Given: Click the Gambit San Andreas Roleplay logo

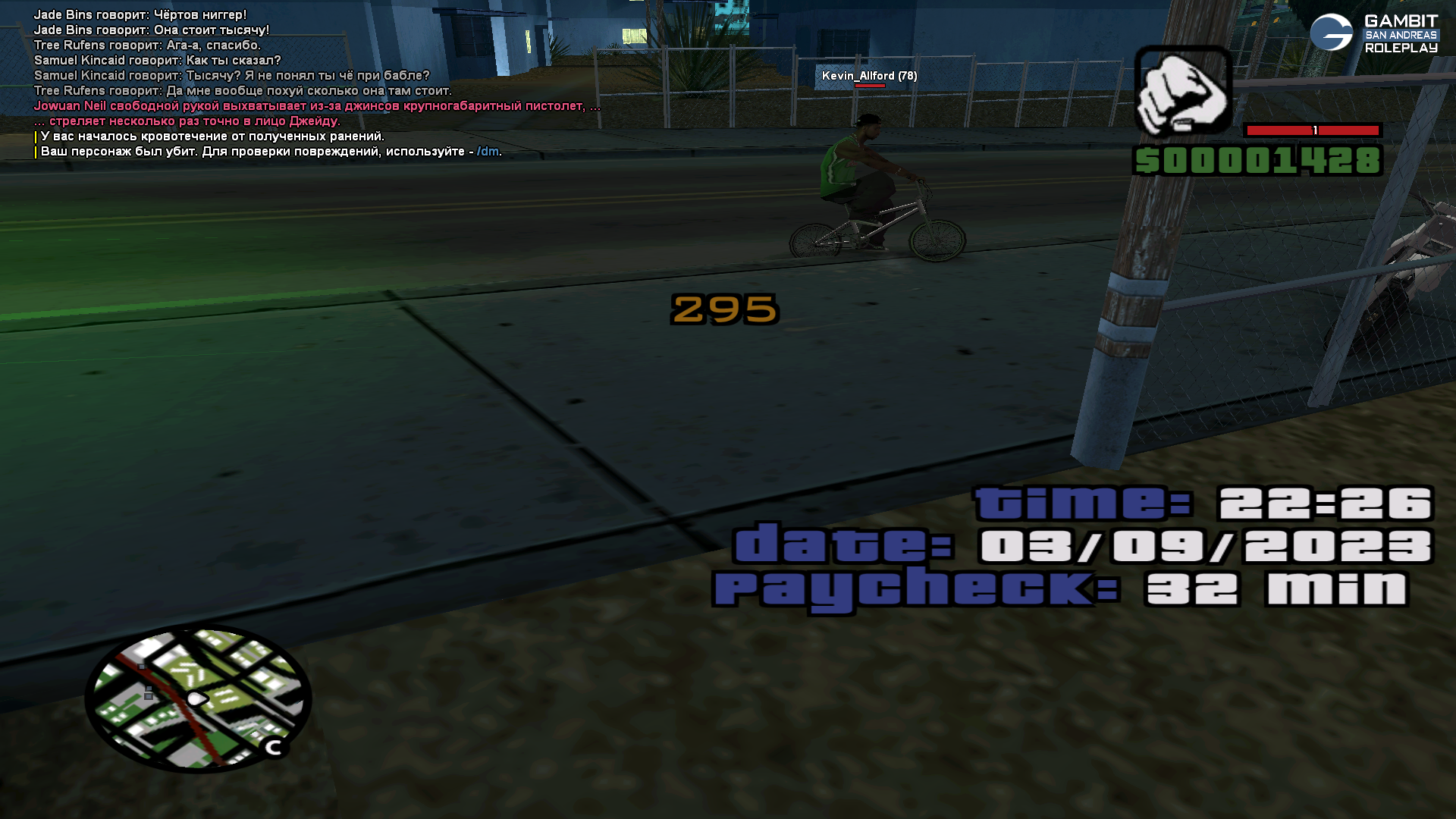Looking at the screenshot, I should point(1373,34).
